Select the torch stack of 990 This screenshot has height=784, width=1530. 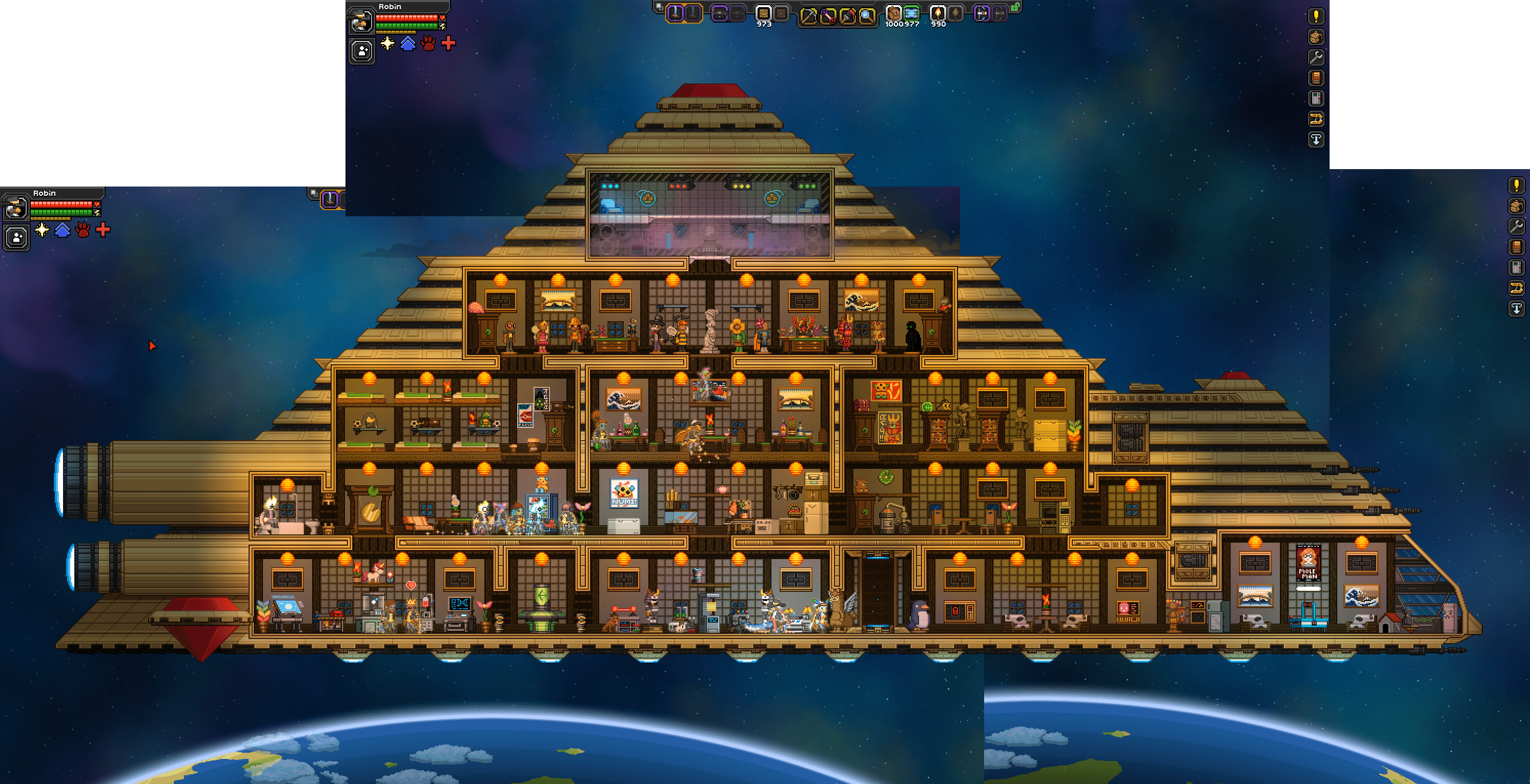click(938, 13)
